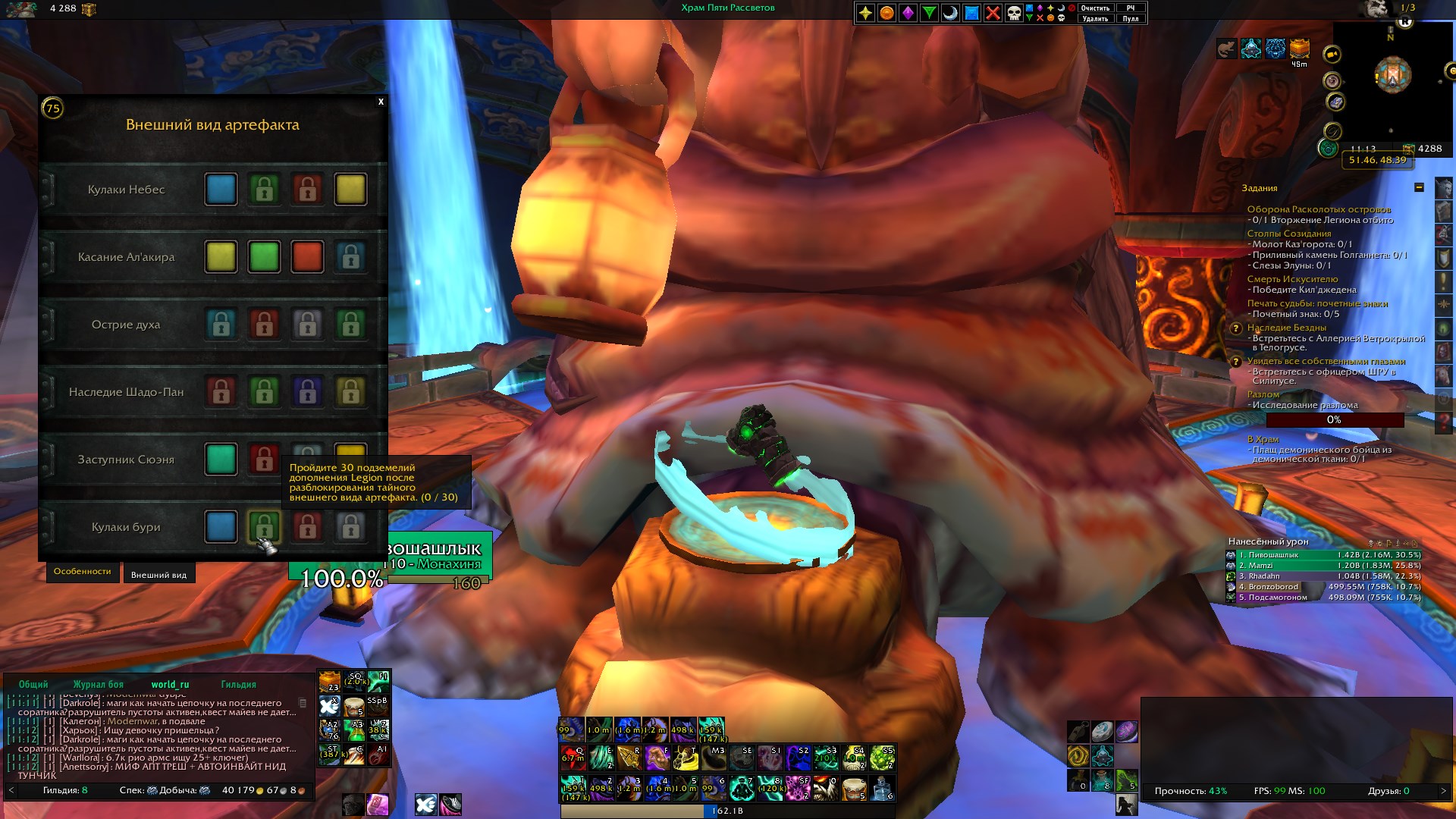The image size is (1456, 819).
Task: Close the artifact appearance window
Action: click(x=381, y=102)
